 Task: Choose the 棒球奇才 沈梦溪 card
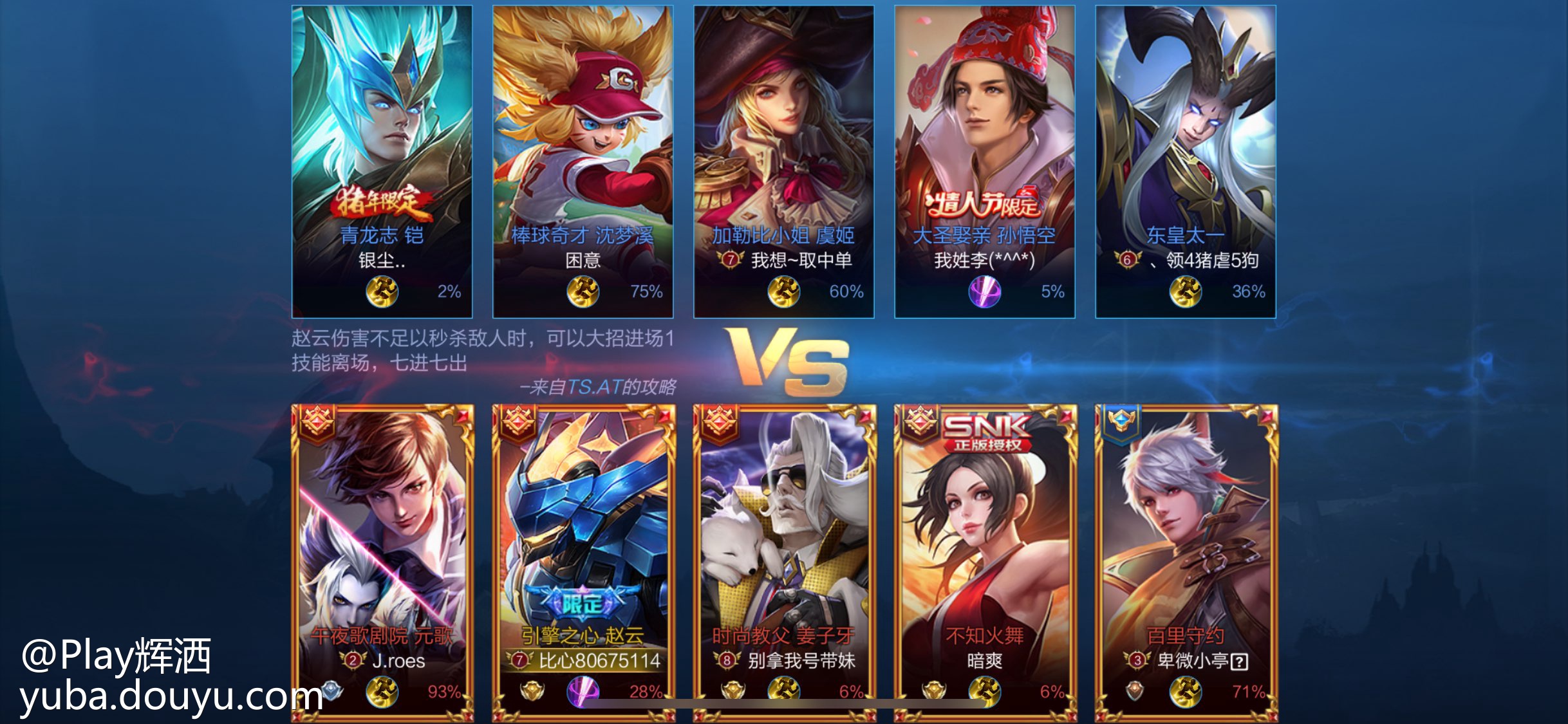[583, 161]
